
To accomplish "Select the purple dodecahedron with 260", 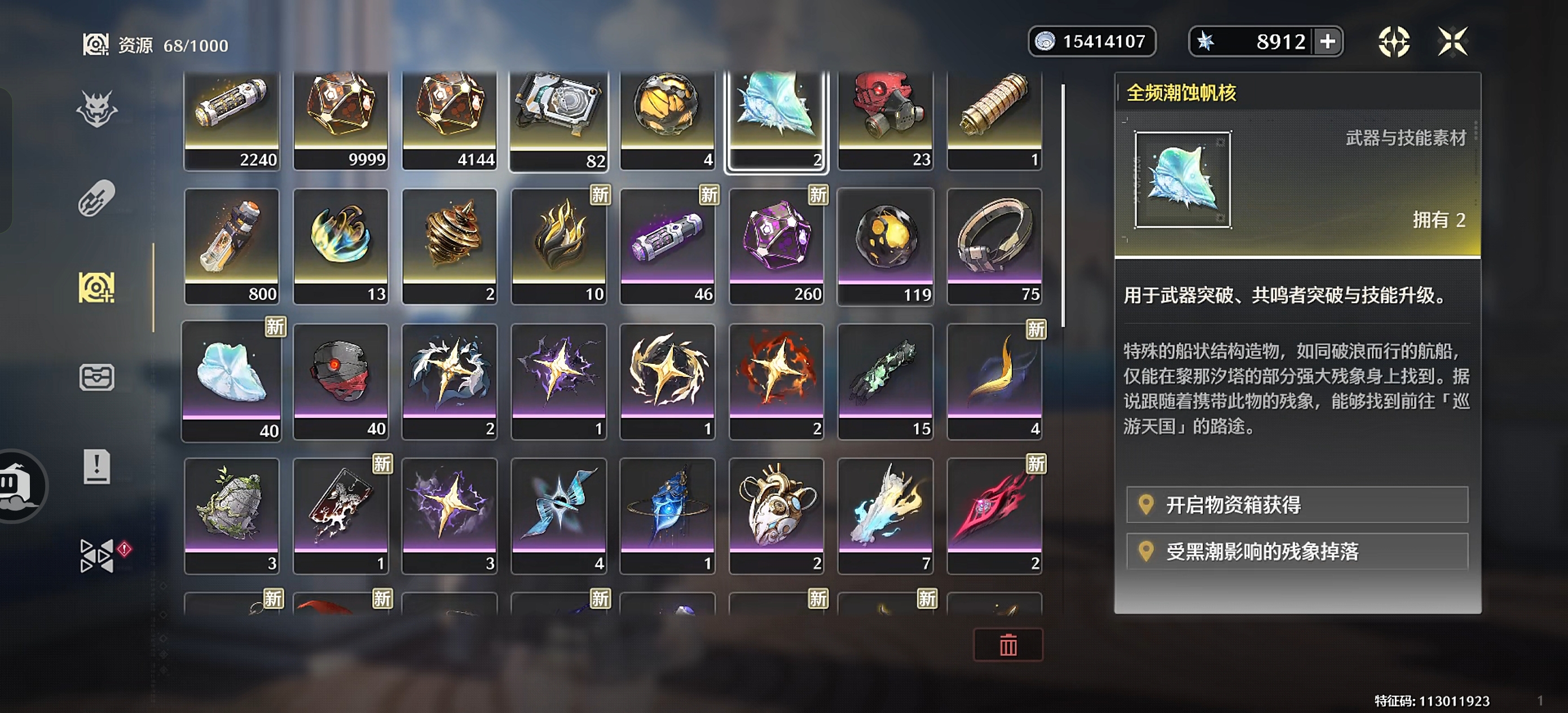I will pos(777,247).
